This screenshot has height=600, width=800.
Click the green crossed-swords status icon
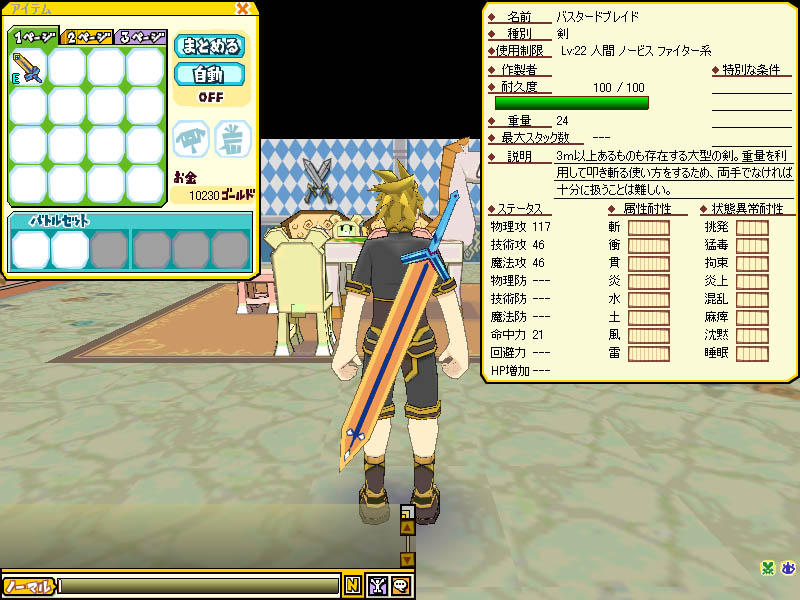[x=767, y=569]
